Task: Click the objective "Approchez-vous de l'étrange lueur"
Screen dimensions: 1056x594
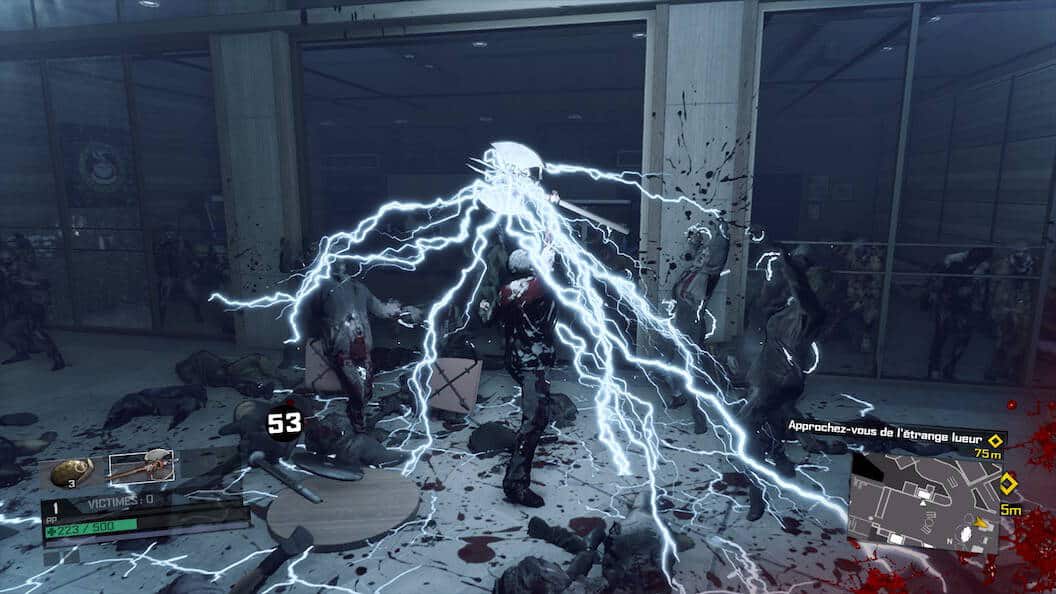Action: [x=885, y=427]
